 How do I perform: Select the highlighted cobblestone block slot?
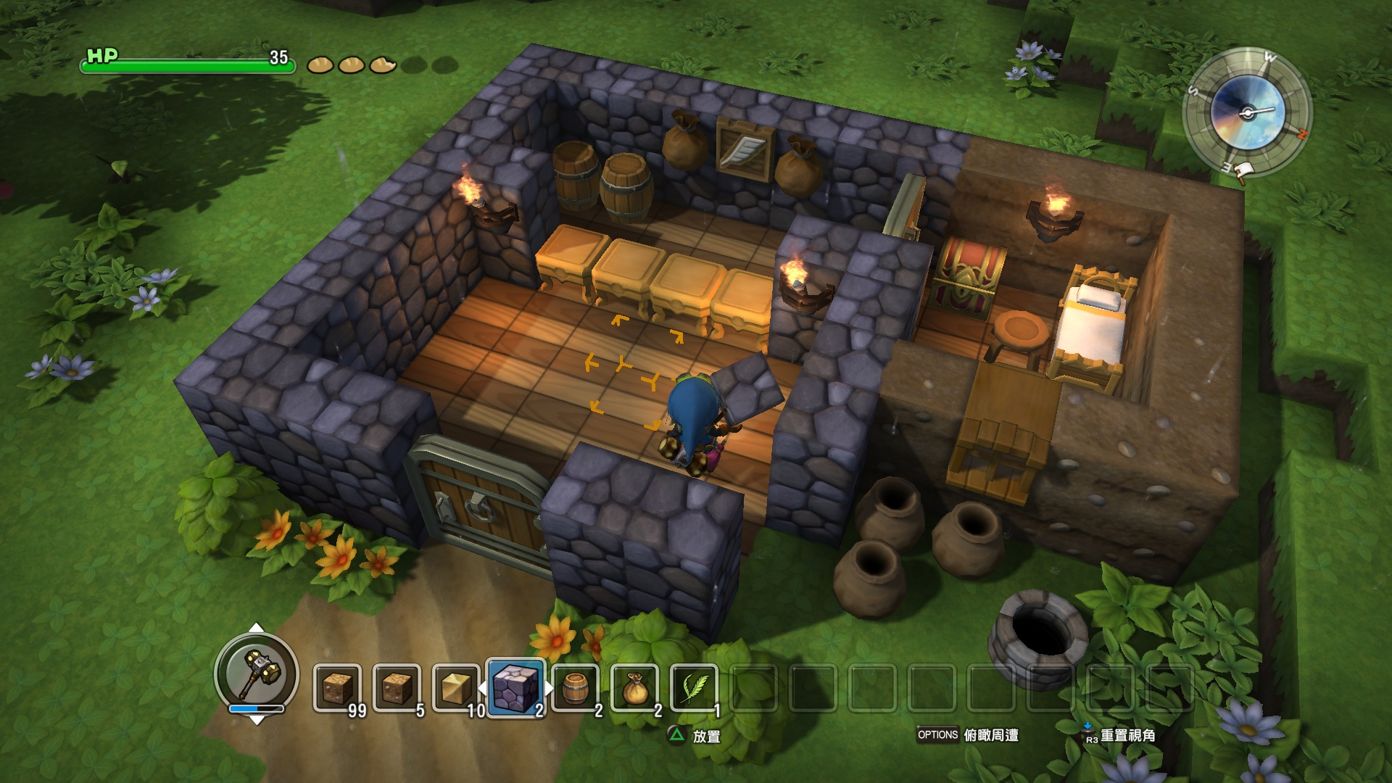point(516,687)
